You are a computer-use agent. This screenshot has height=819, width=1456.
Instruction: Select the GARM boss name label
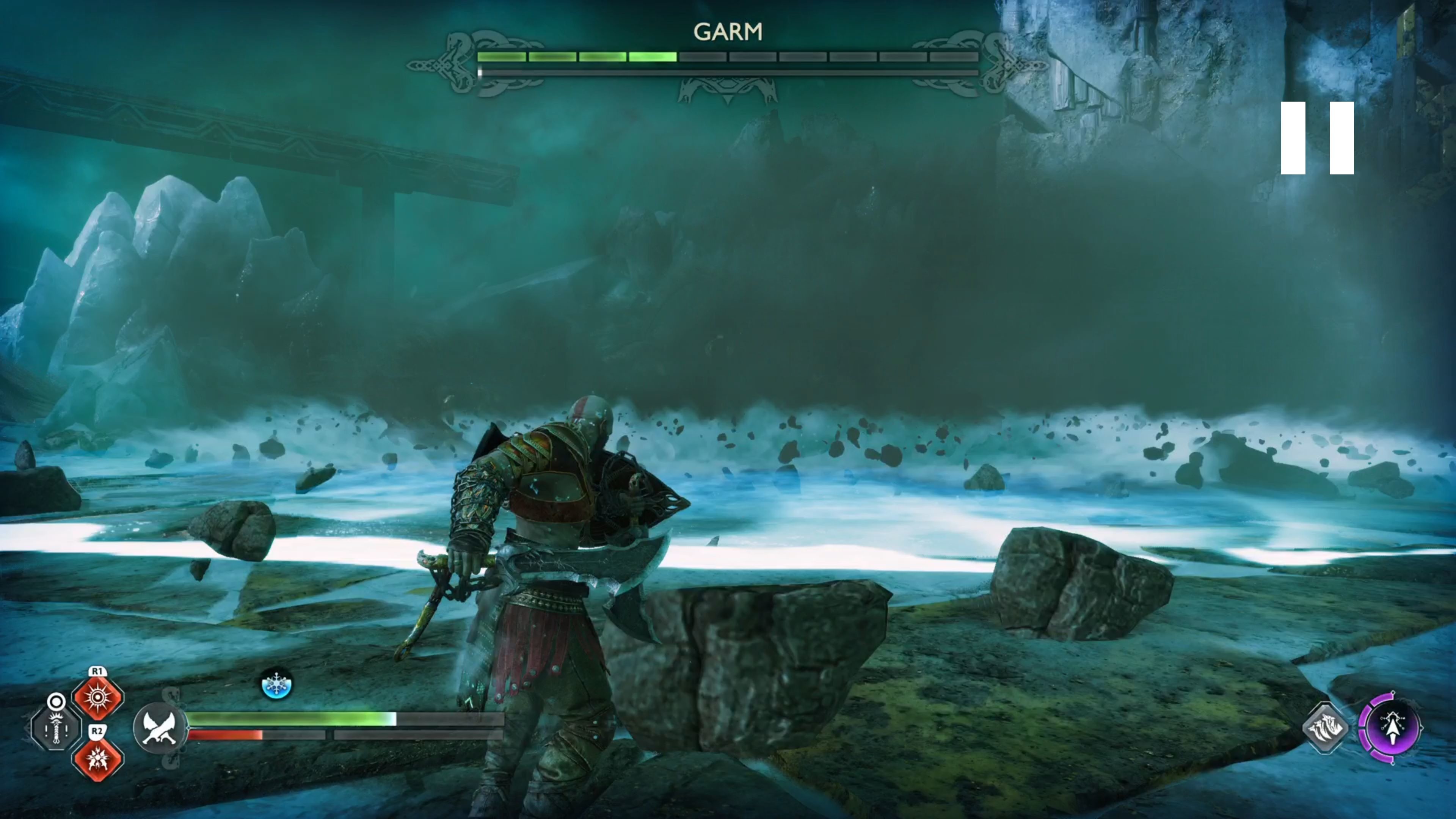click(x=729, y=31)
